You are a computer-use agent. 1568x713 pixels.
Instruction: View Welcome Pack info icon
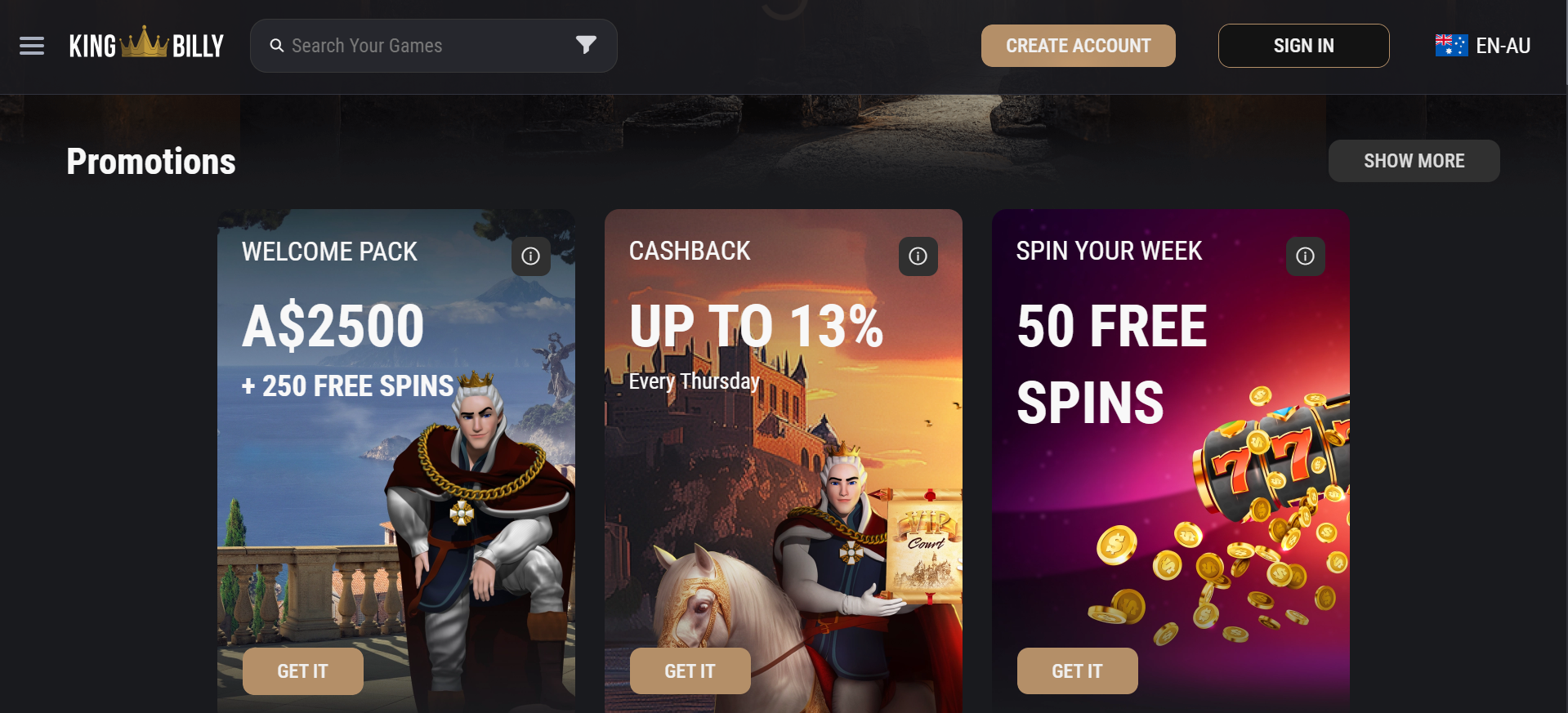tap(531, 256)
